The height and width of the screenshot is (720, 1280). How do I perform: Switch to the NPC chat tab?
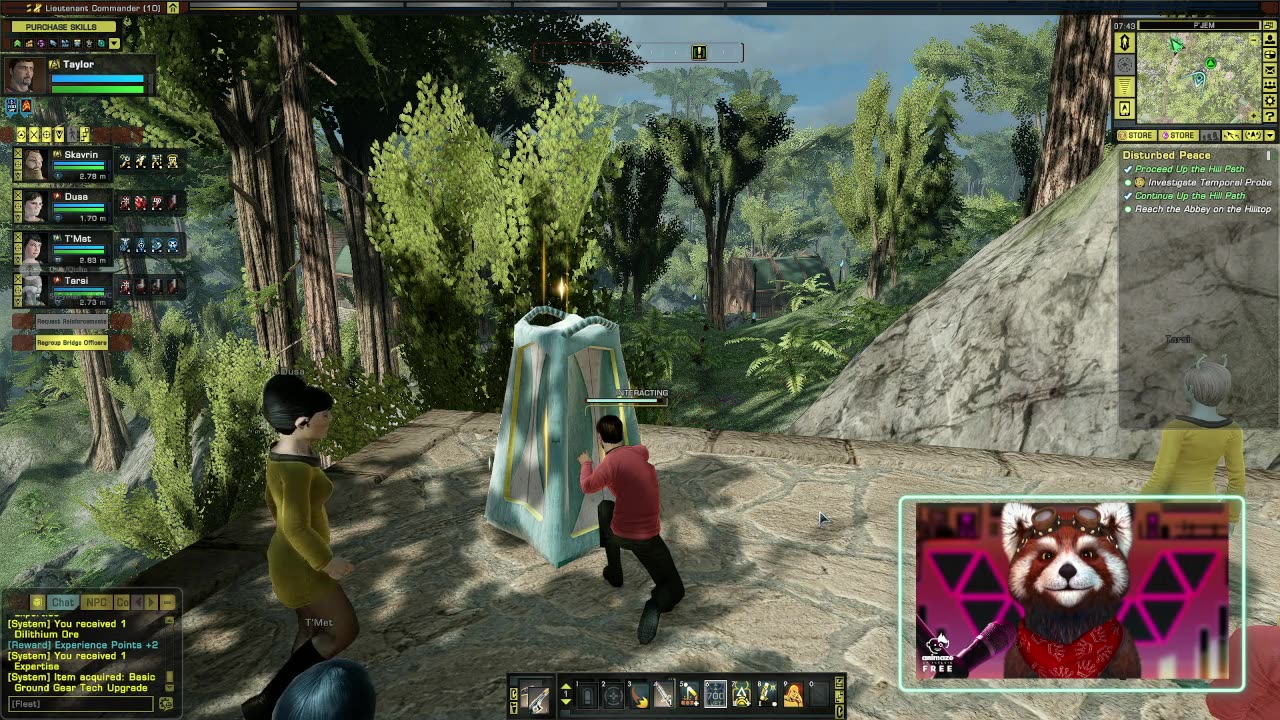[x=96, y=602]
